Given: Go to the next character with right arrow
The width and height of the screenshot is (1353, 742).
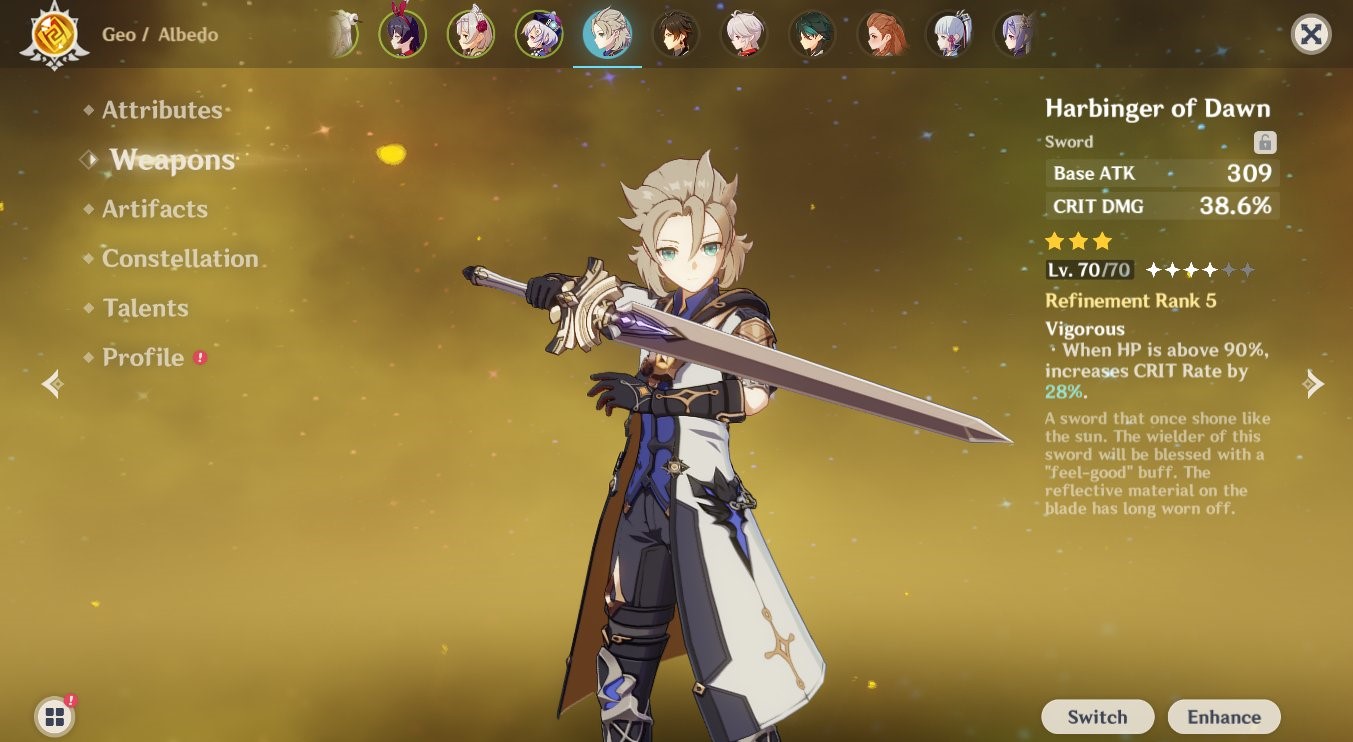Looking at the screenshot, I should point(1313,384).
